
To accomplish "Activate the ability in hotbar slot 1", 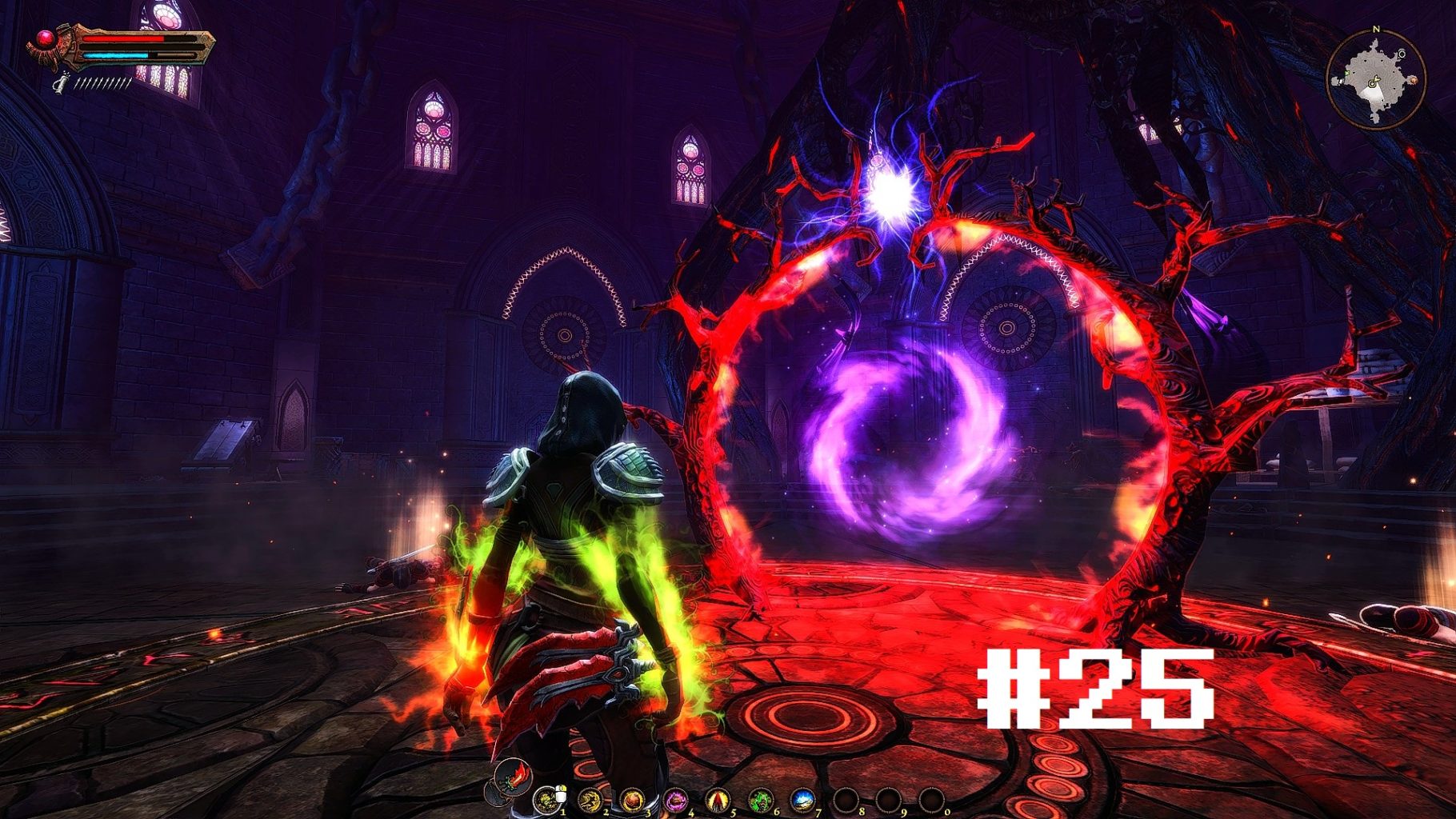I will pyautogui.click(x=547, y=798).
